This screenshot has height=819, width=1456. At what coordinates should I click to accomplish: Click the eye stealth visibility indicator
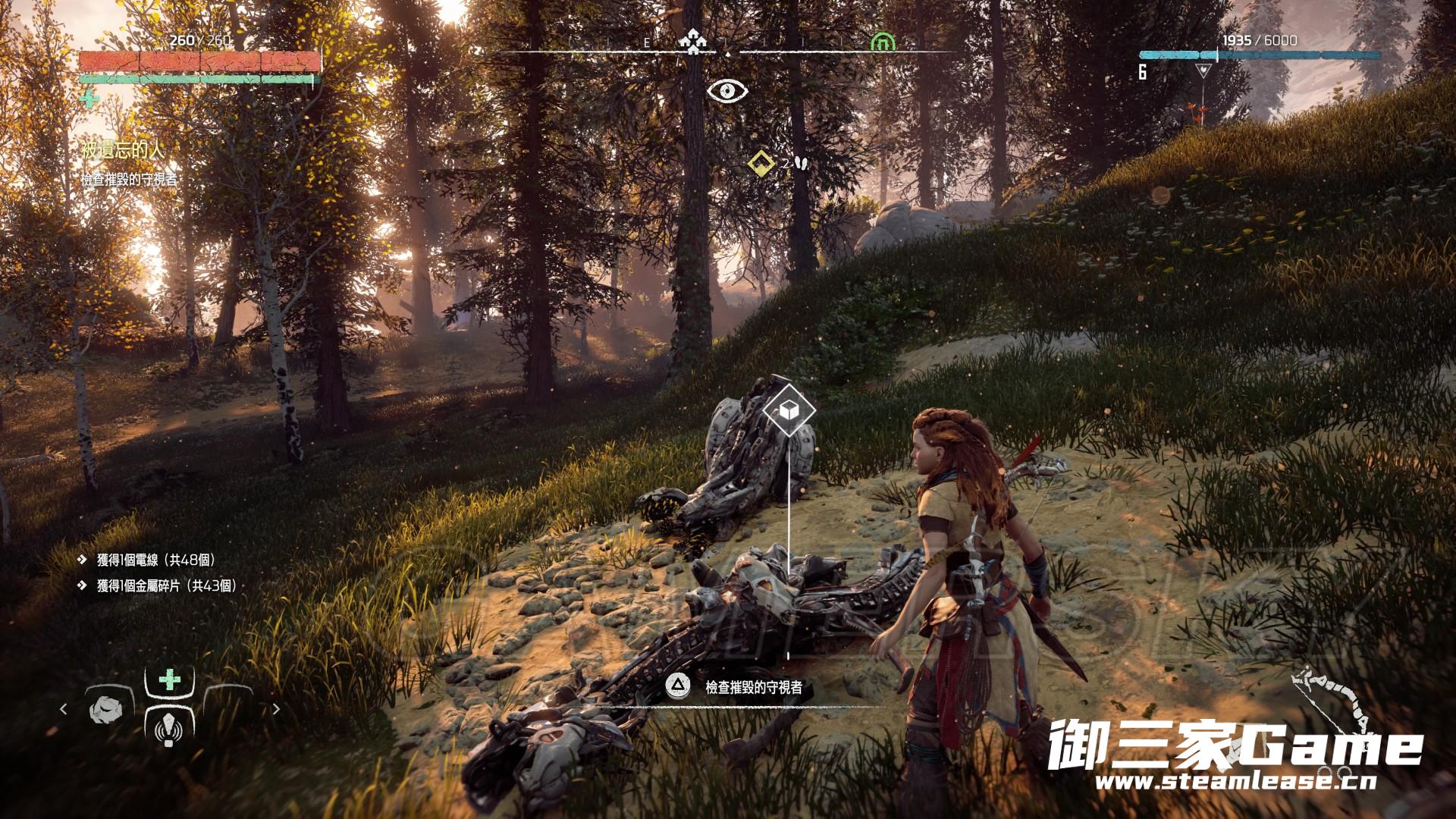727,91
